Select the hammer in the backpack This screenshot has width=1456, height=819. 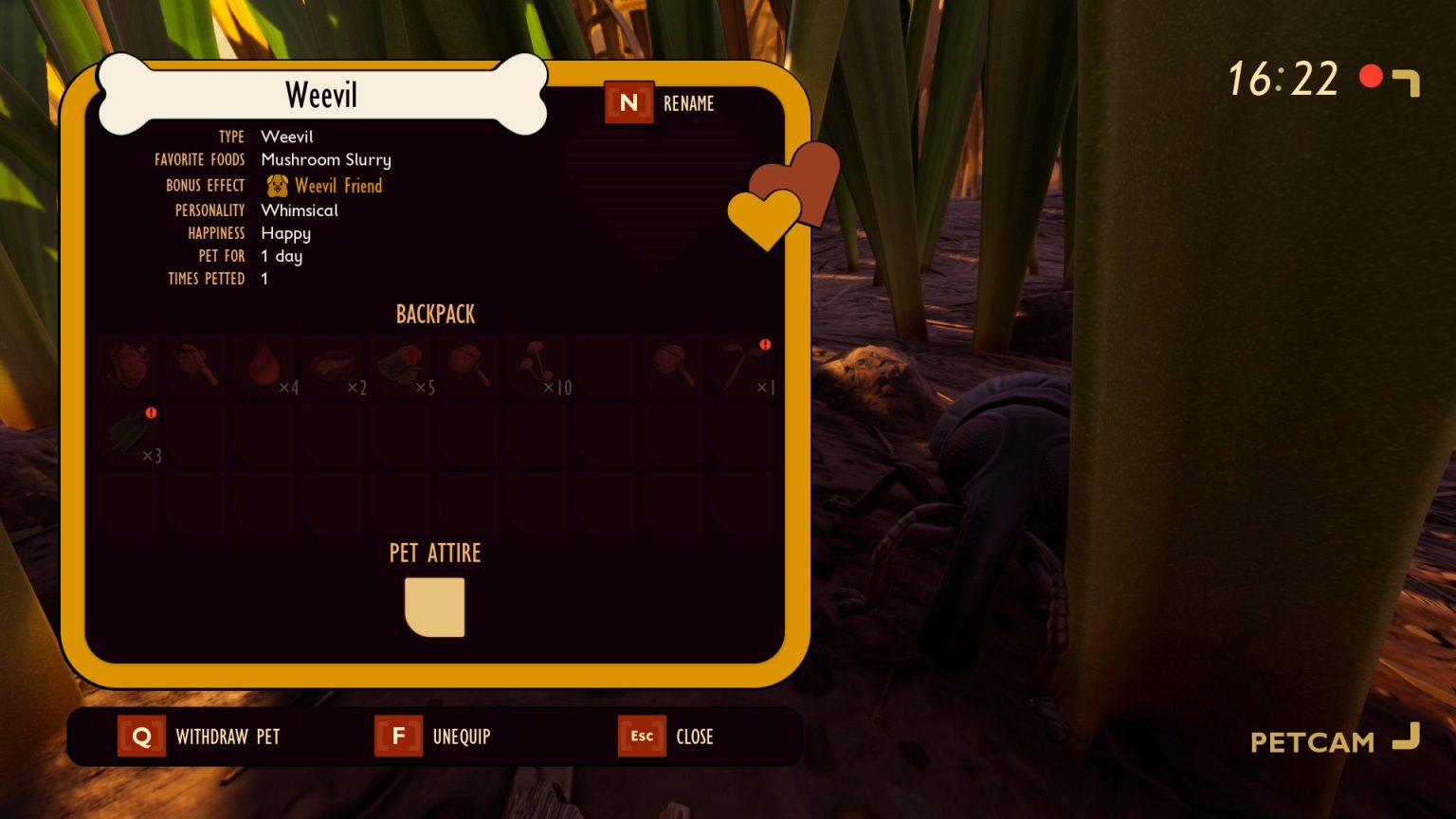coord(196,367)
